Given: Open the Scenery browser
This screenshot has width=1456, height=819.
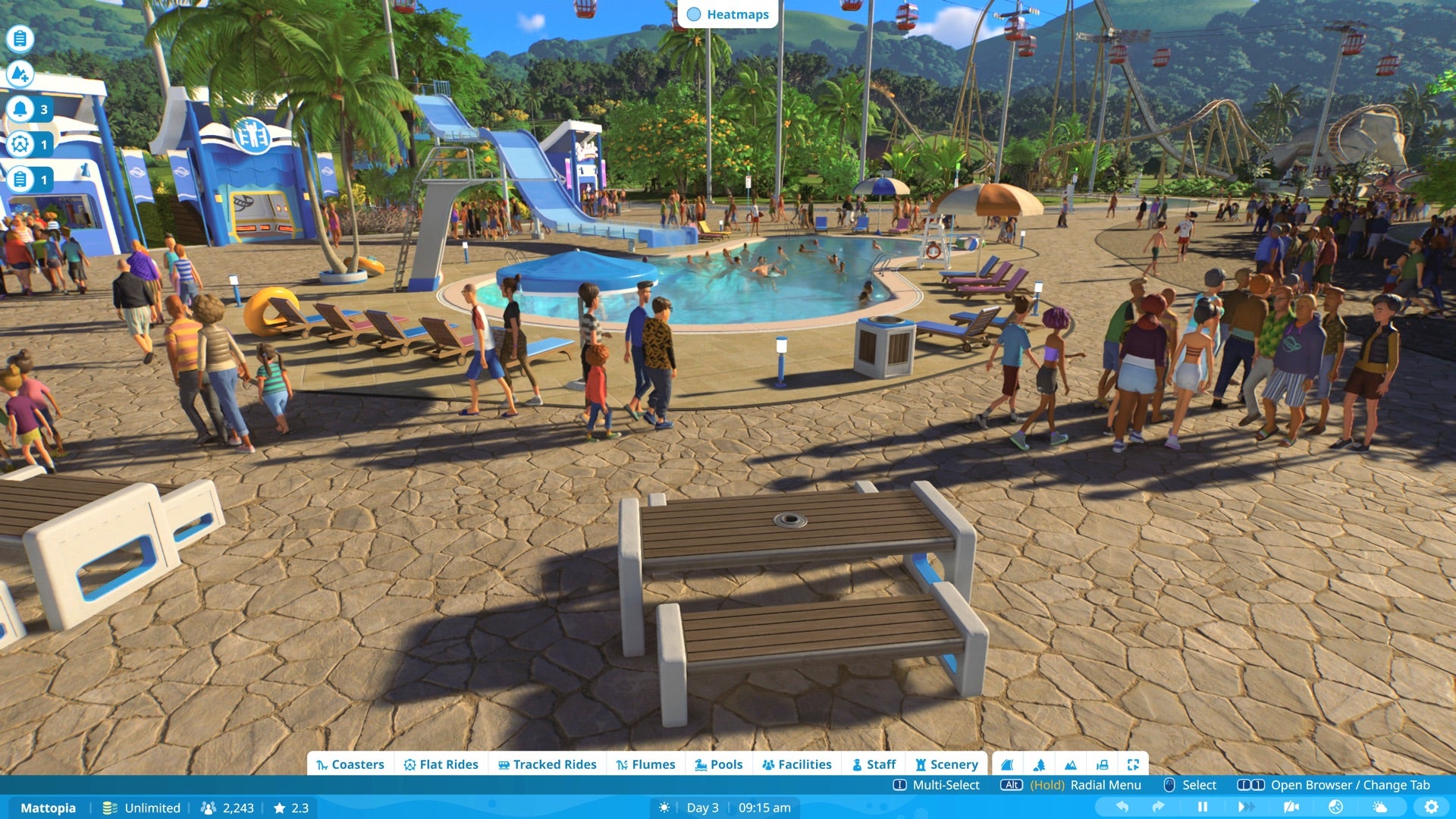Looking at the screenshot, I should pos(946,764).
